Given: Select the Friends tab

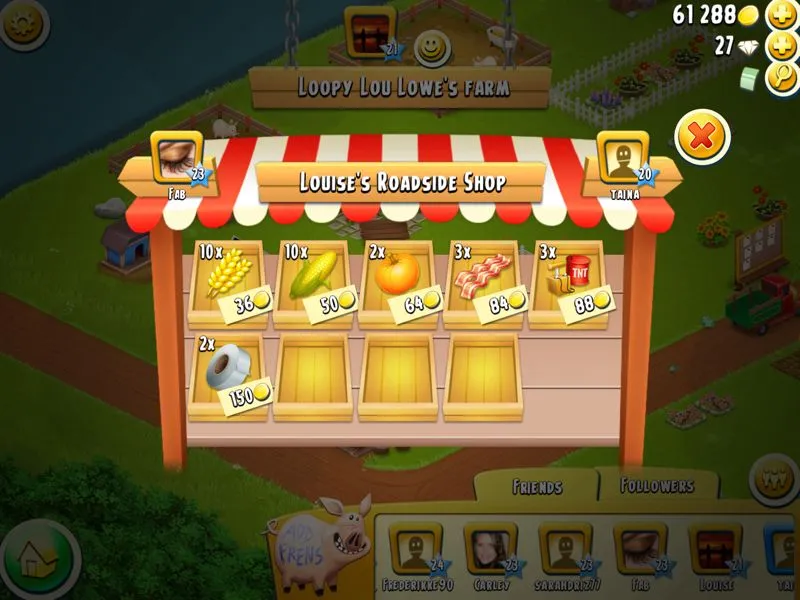Looking at the screenshot, I should point(537,487).
